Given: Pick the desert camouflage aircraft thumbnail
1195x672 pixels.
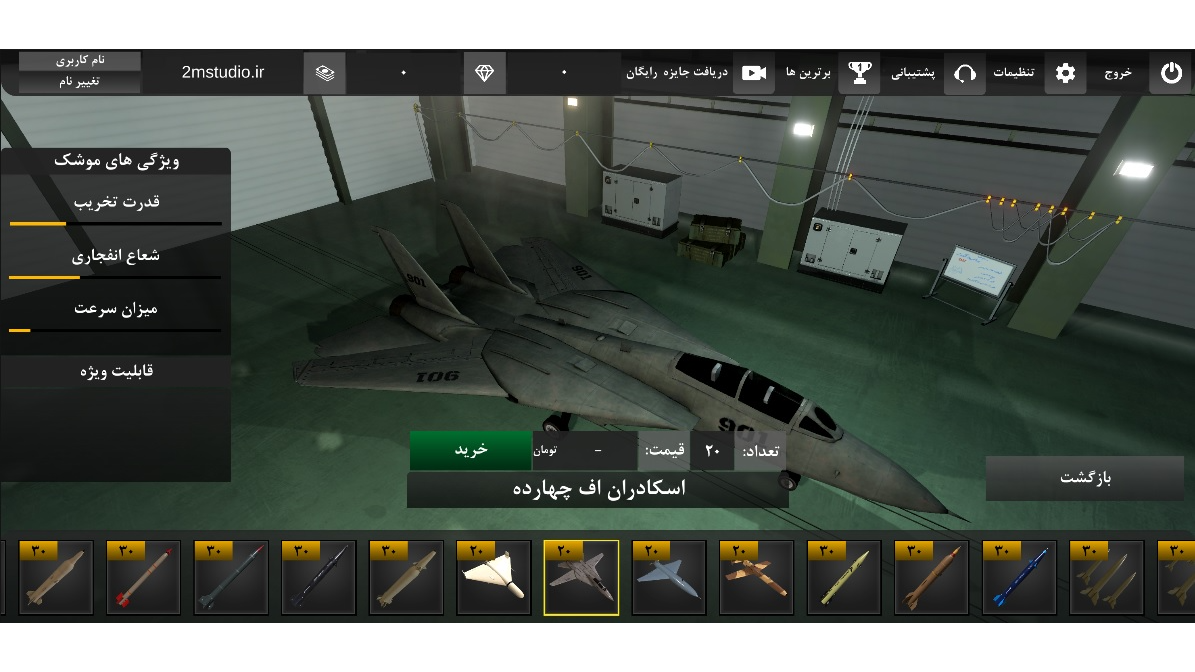Looking at the screenshot, I should pyautogui.click(x=756, y=578).
